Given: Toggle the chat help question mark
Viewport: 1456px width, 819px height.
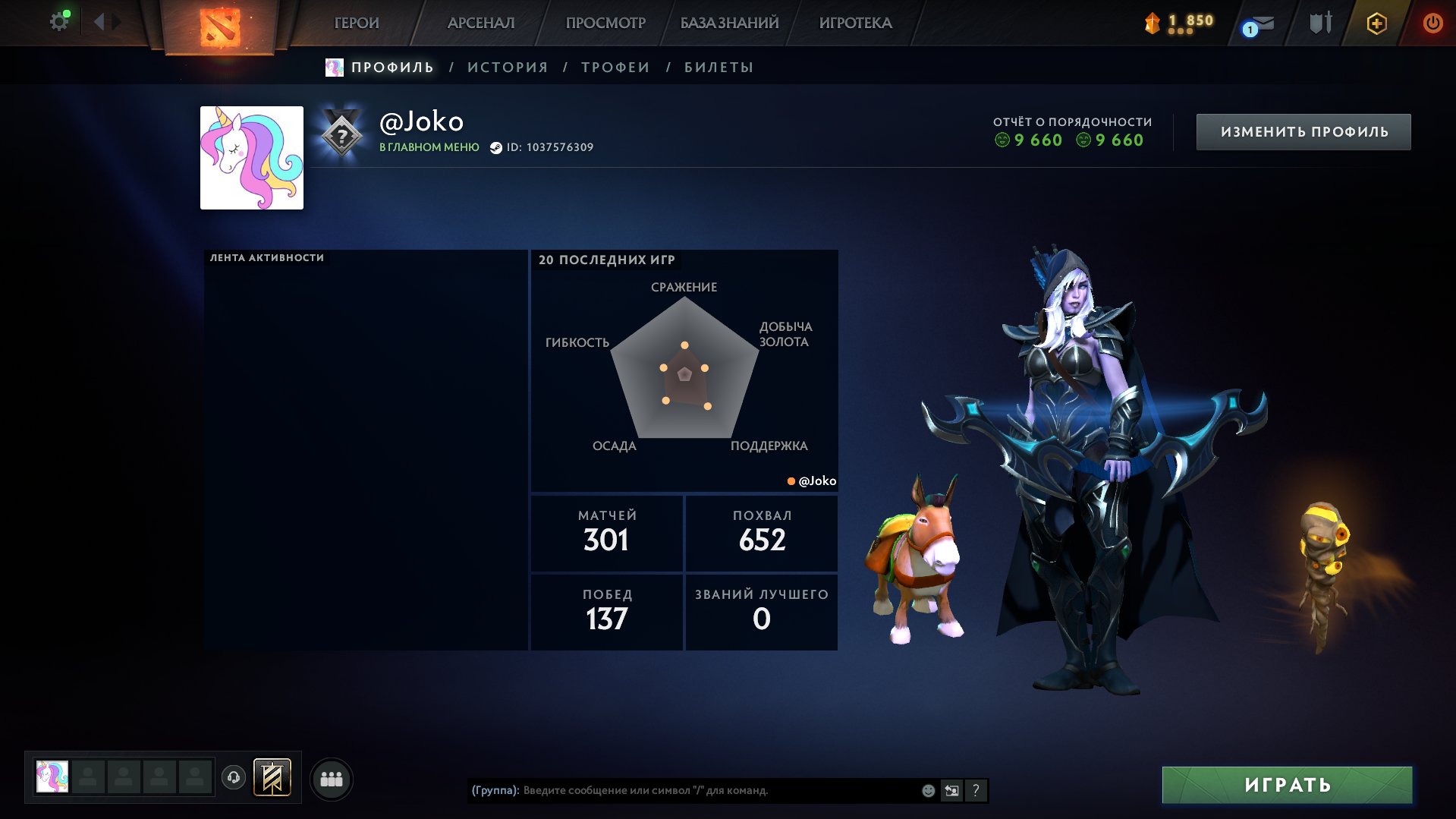Looking at the screenshot, I should [x=976, y=790].
